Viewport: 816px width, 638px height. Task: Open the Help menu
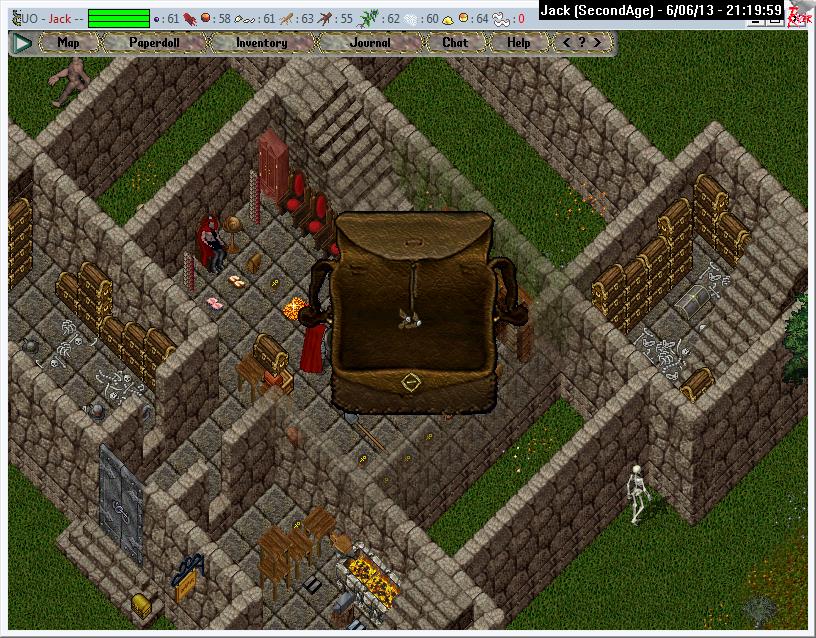[x=518, y=43]
